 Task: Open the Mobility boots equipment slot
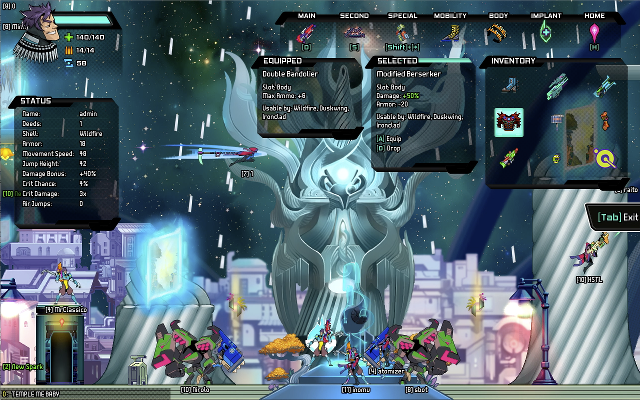point(450,33)
